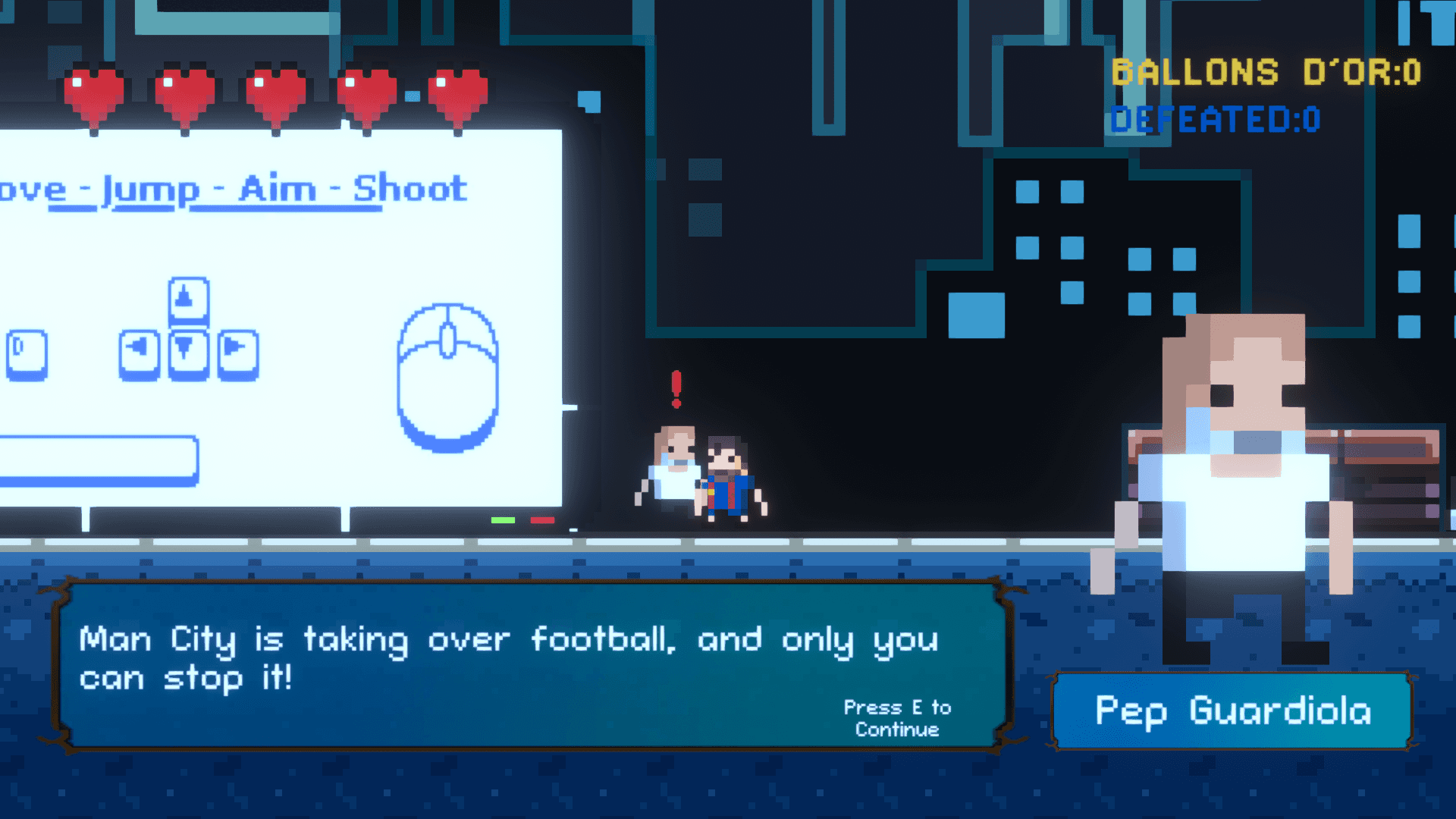The image size is (1456, 819).
Task: Click the Pep Guardiola name plate
Action: tap(1234, 711)
